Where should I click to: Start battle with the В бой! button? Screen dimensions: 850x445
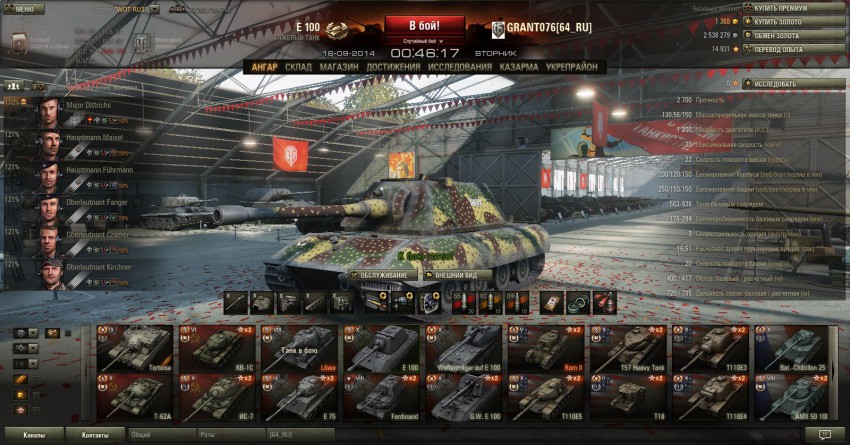pos(424,25)
